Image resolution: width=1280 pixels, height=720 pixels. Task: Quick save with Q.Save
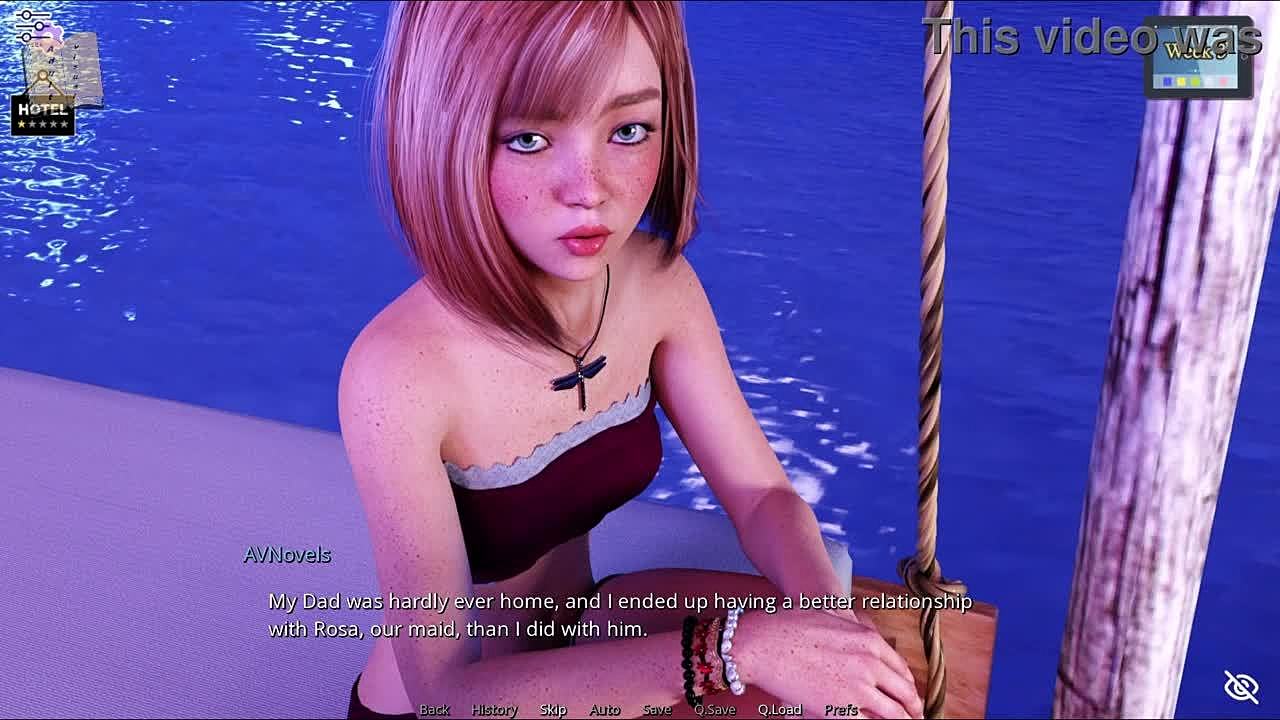tap(715, 709)
